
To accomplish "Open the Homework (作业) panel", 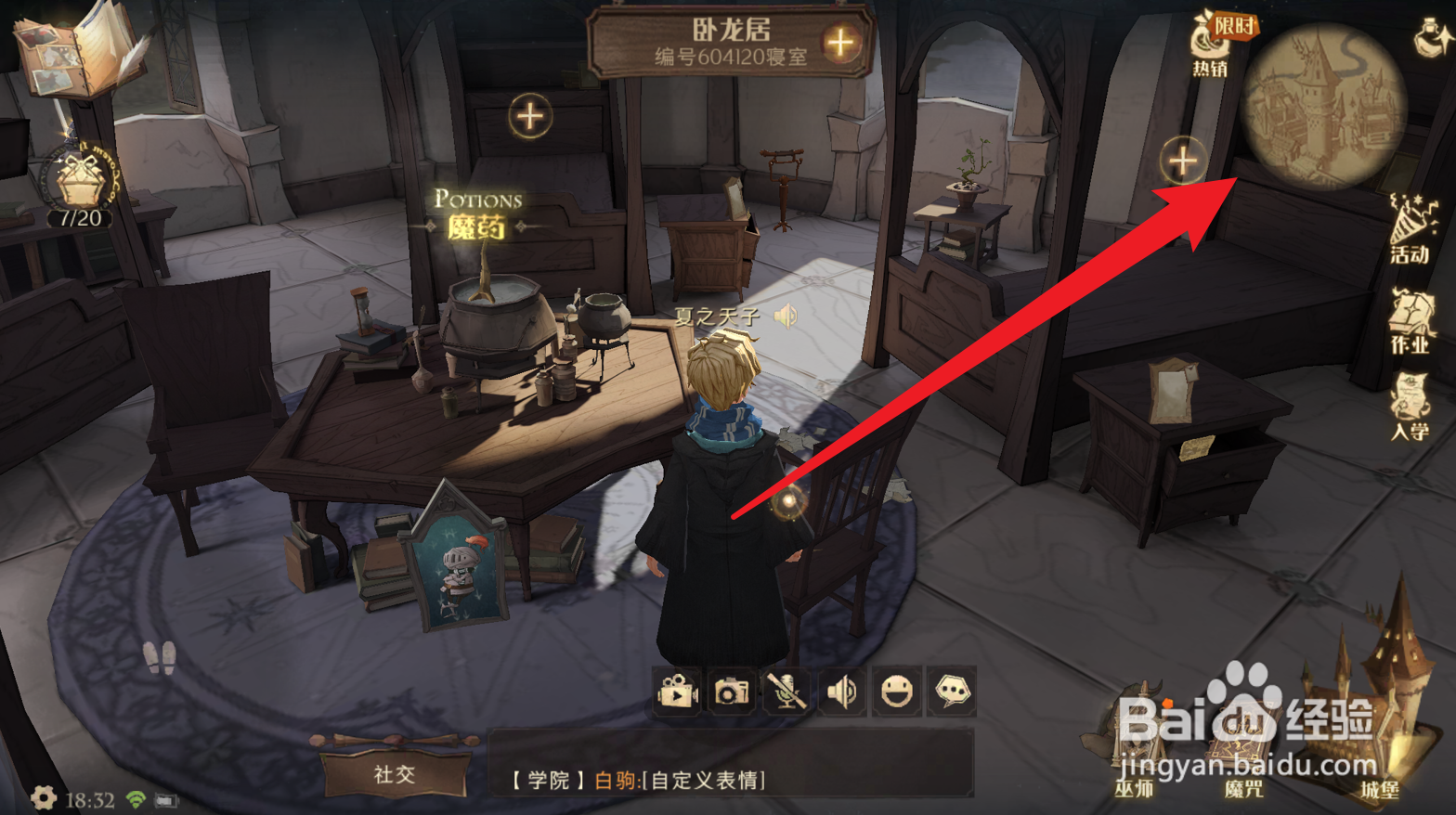I will [1410, 320].
